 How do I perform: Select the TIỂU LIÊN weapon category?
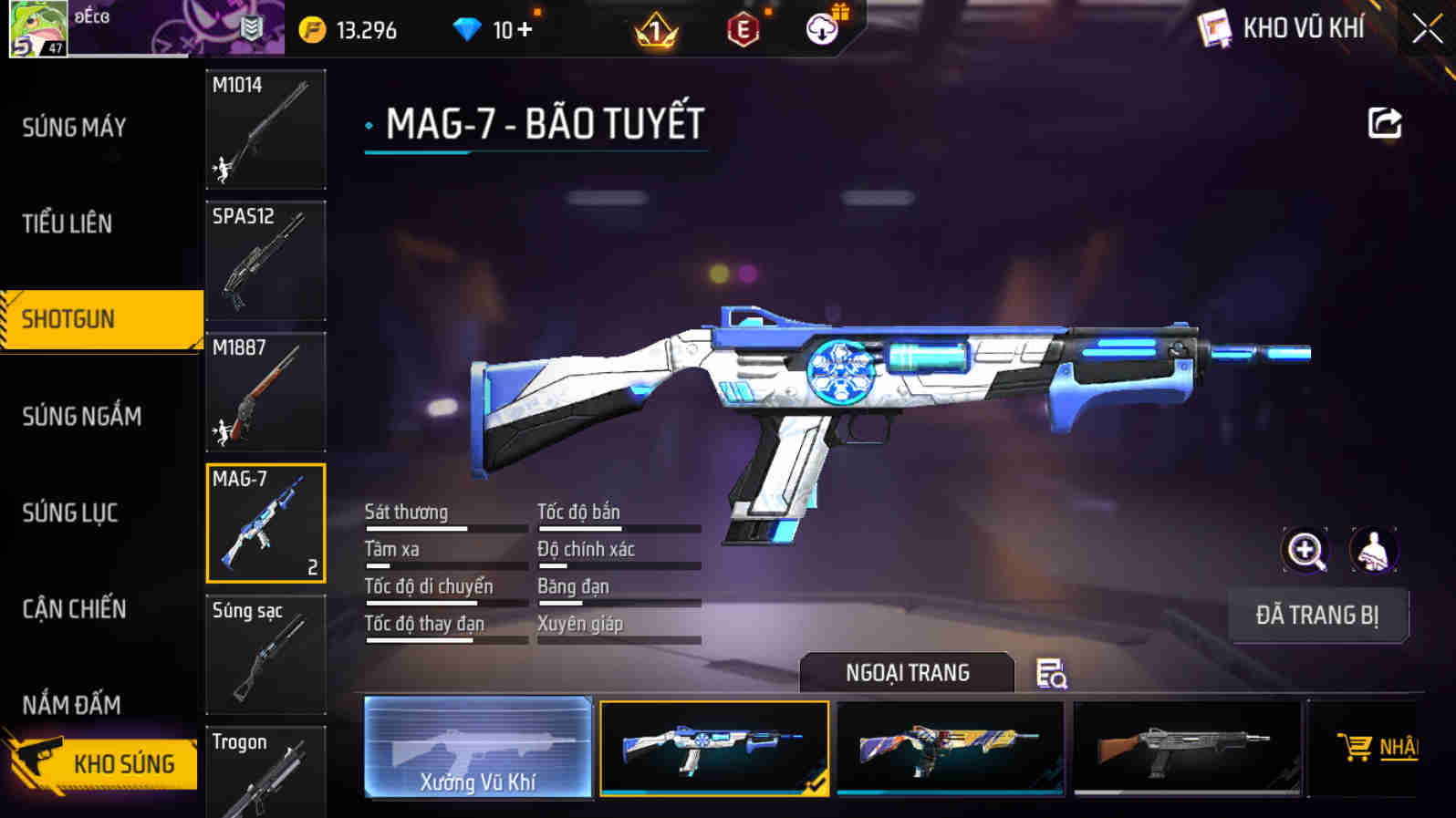(x=68, y=223)
